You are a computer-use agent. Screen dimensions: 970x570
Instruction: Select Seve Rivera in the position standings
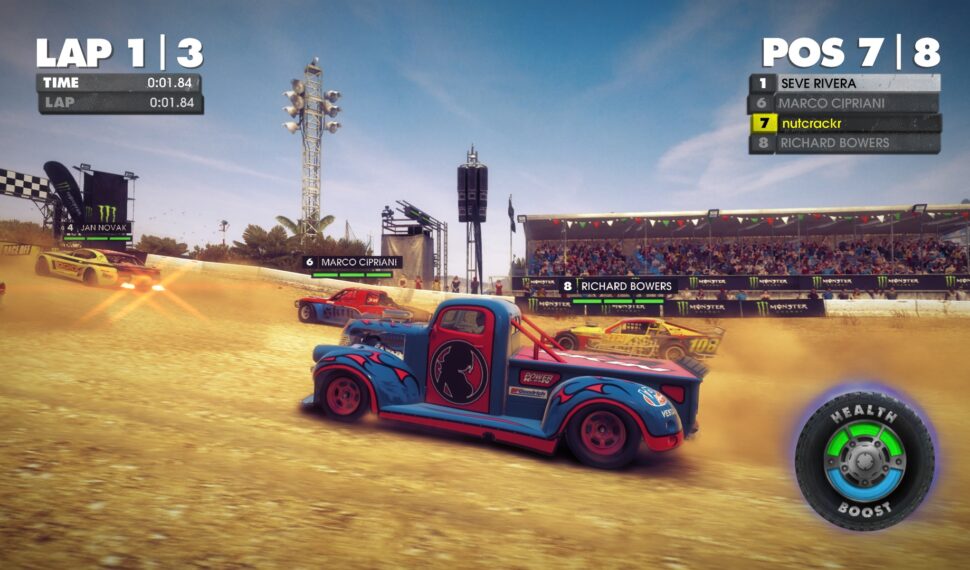click(845, 83)
